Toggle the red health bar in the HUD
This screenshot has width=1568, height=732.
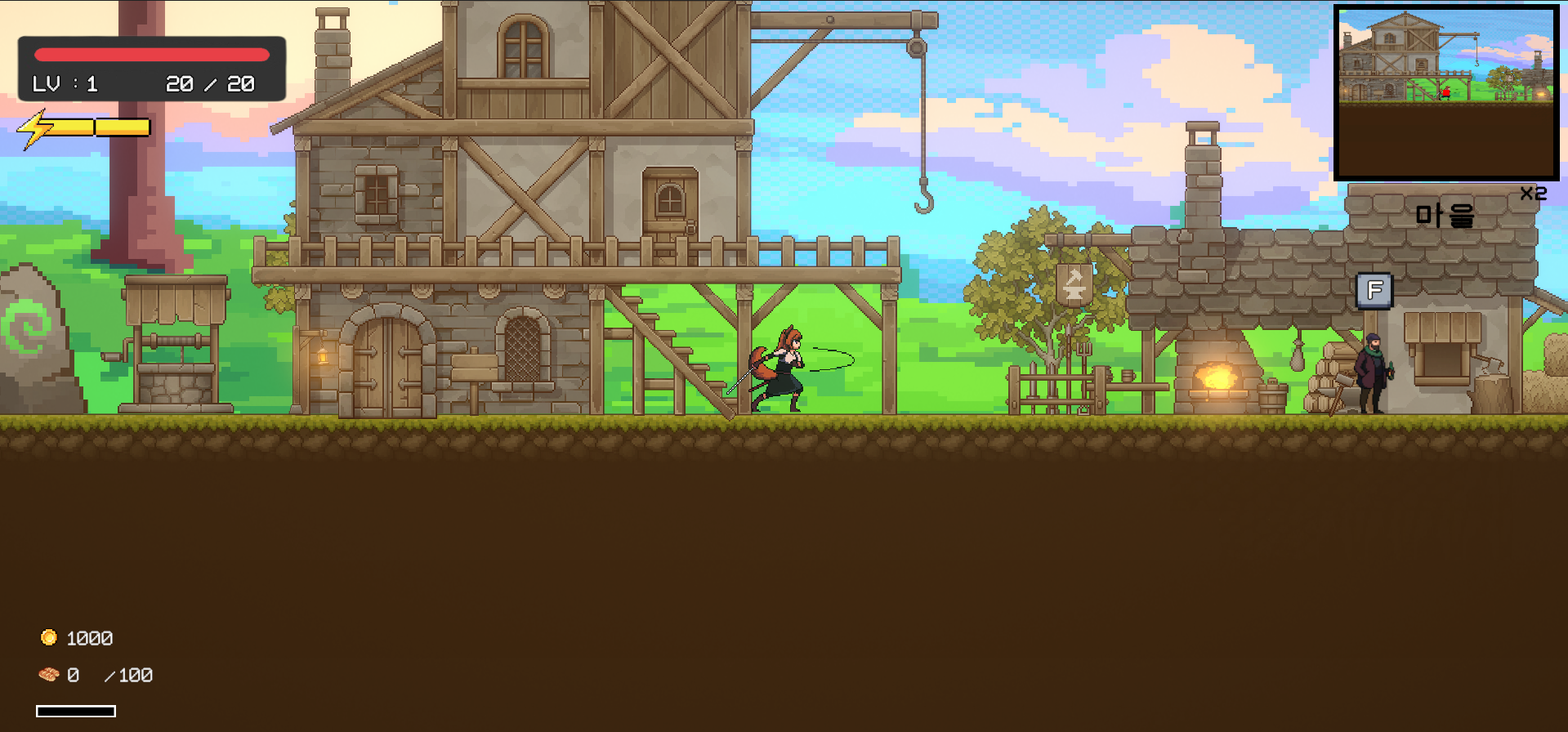pos(151,54)
